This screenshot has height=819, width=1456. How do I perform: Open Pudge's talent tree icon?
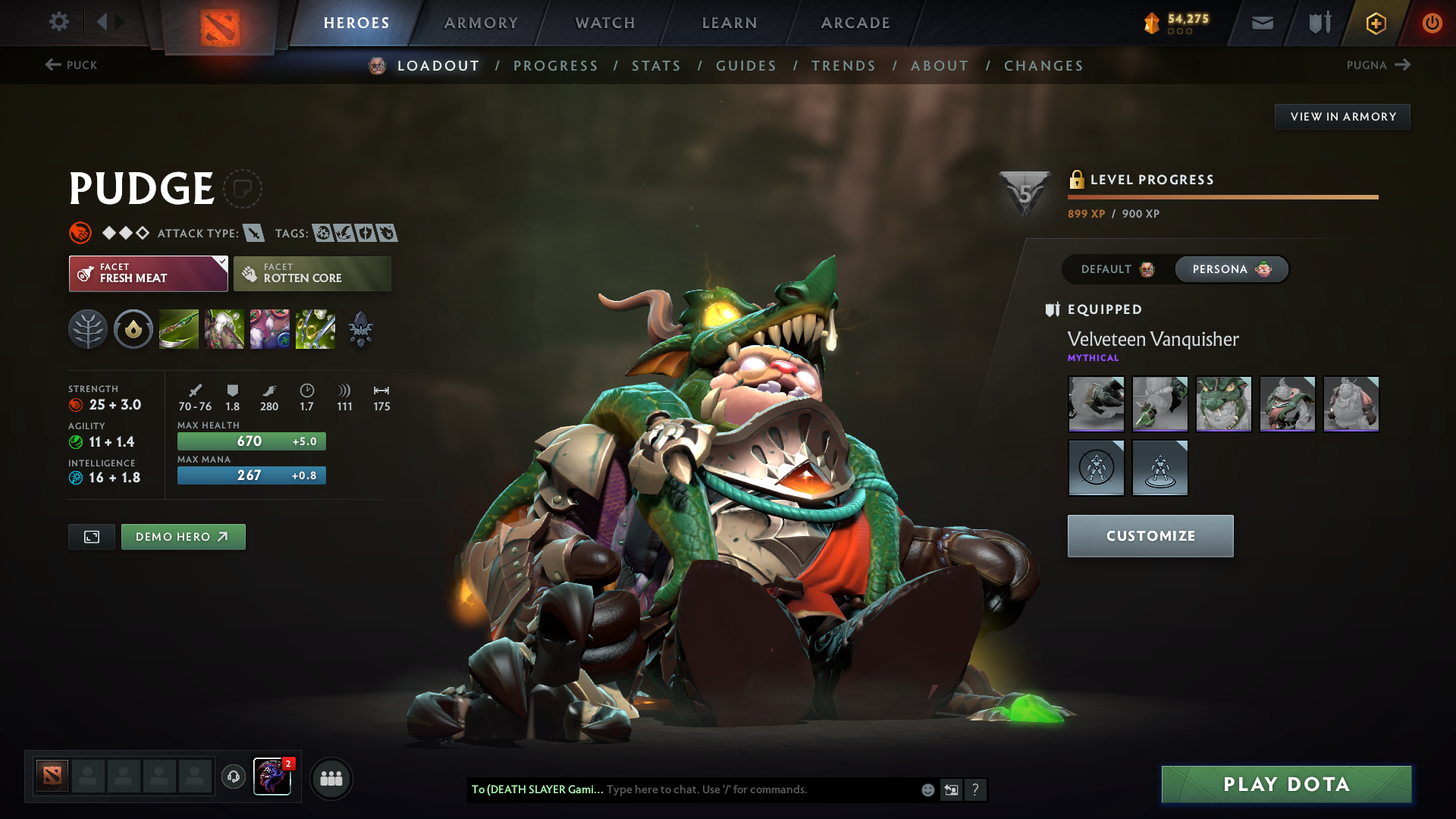pos(88,329)
